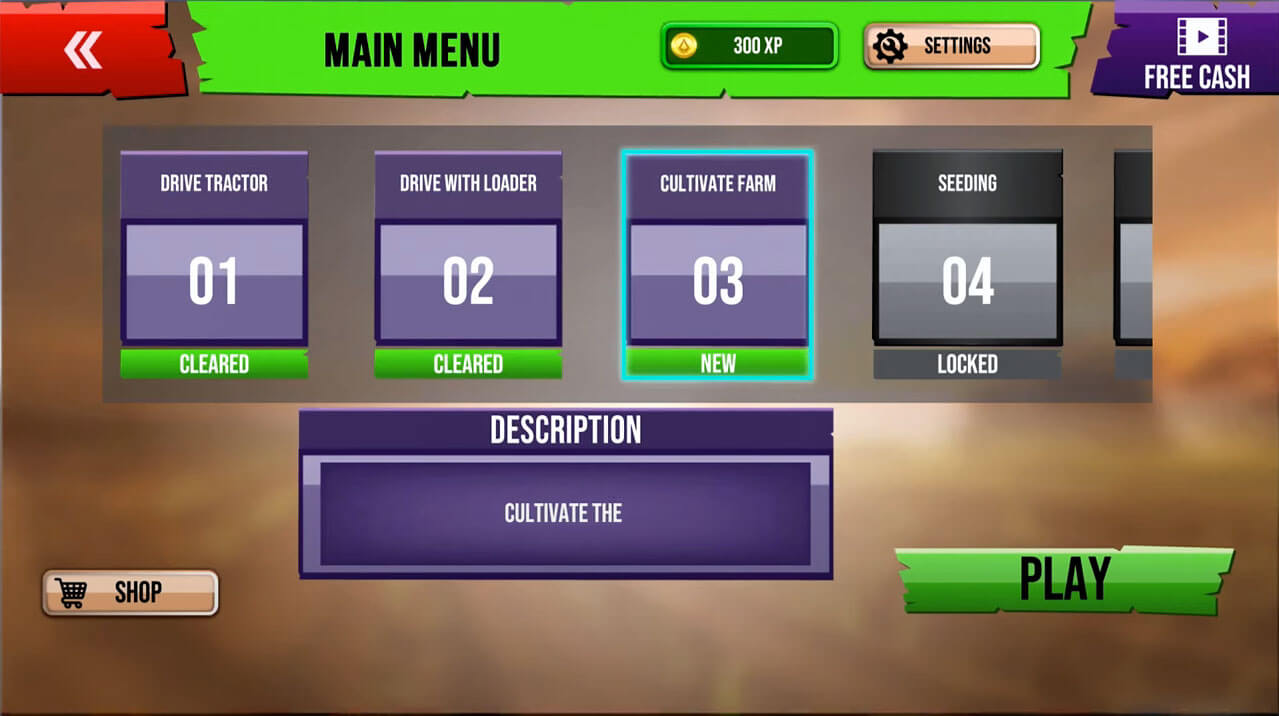Image resolution: width=1279 pixels, height=716 pixels.
Task: Pick level 03 Cultivate Farm
Action: coord(717,265)
